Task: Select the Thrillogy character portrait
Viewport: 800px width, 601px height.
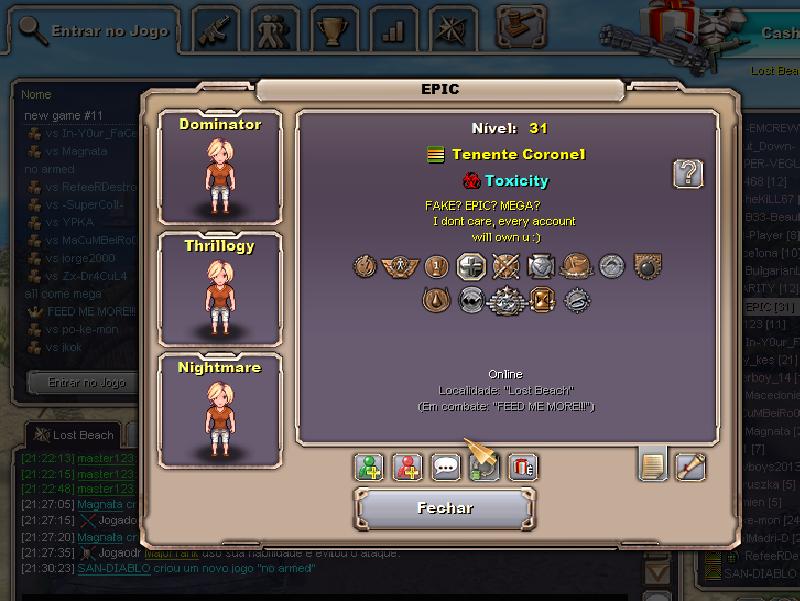Action: (x=220, y=288)
